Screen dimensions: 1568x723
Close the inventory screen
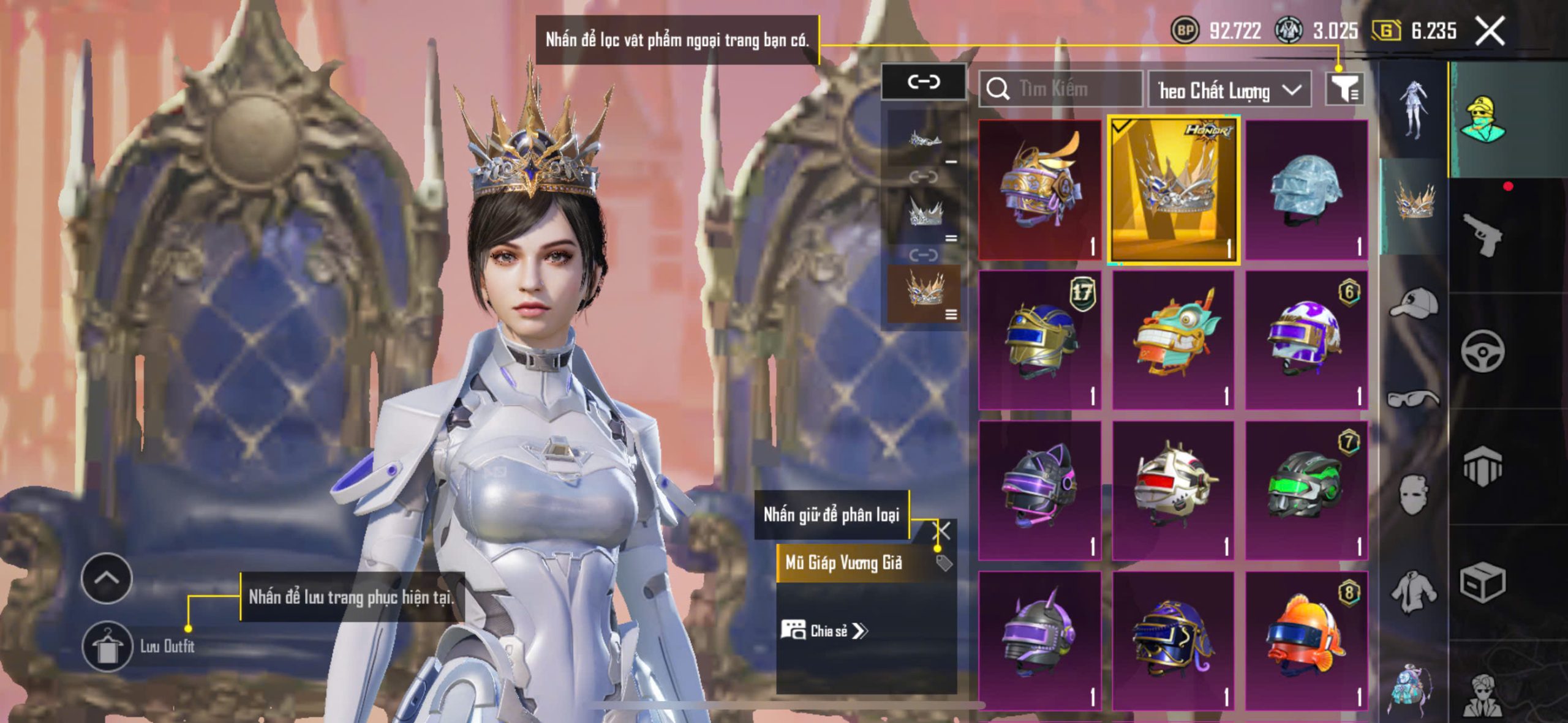tap(1490, 31)
